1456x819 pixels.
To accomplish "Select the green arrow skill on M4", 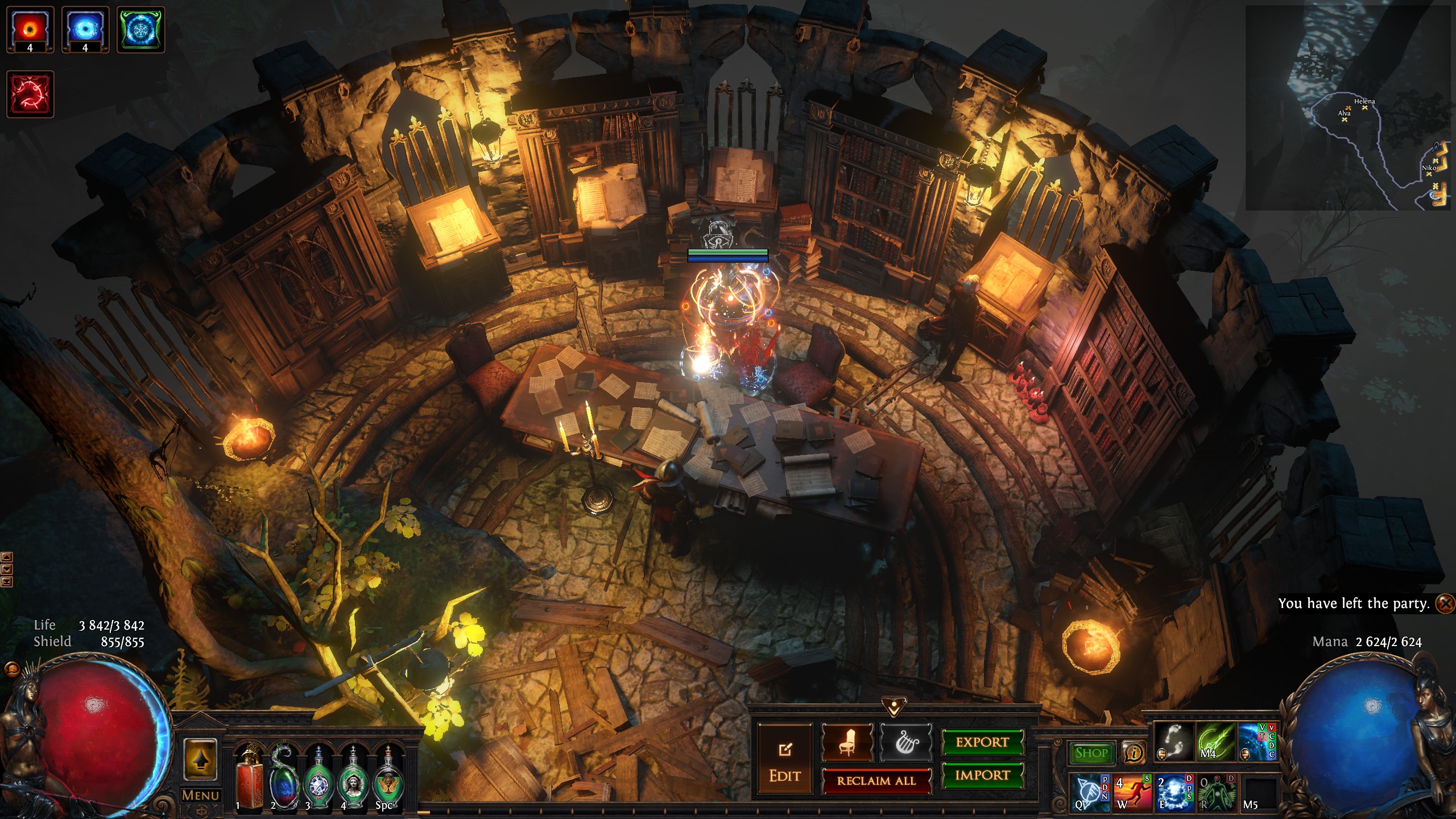I will click(1216, 742).
